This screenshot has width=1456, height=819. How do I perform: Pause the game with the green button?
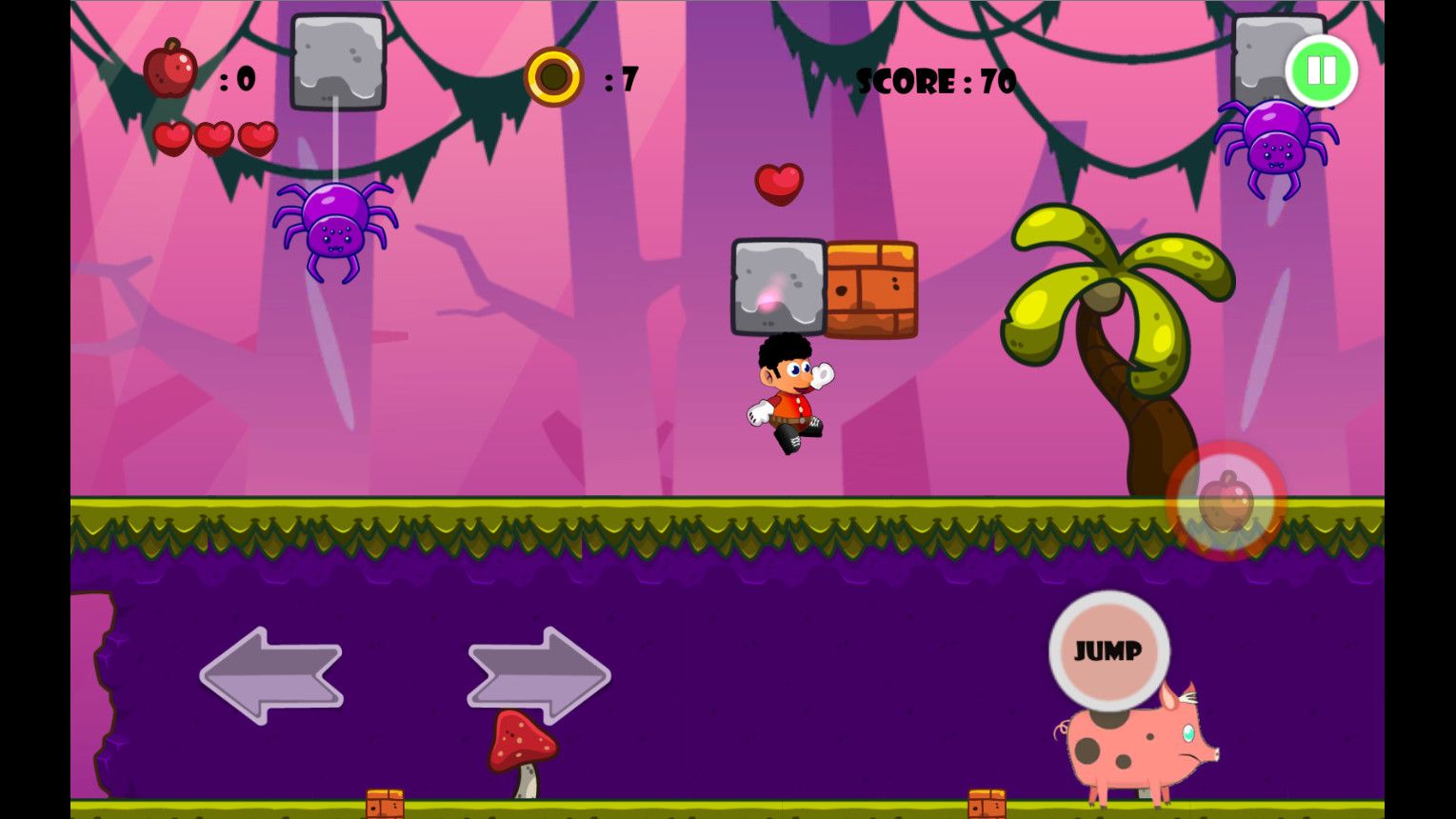click(x=1321, y=70)
